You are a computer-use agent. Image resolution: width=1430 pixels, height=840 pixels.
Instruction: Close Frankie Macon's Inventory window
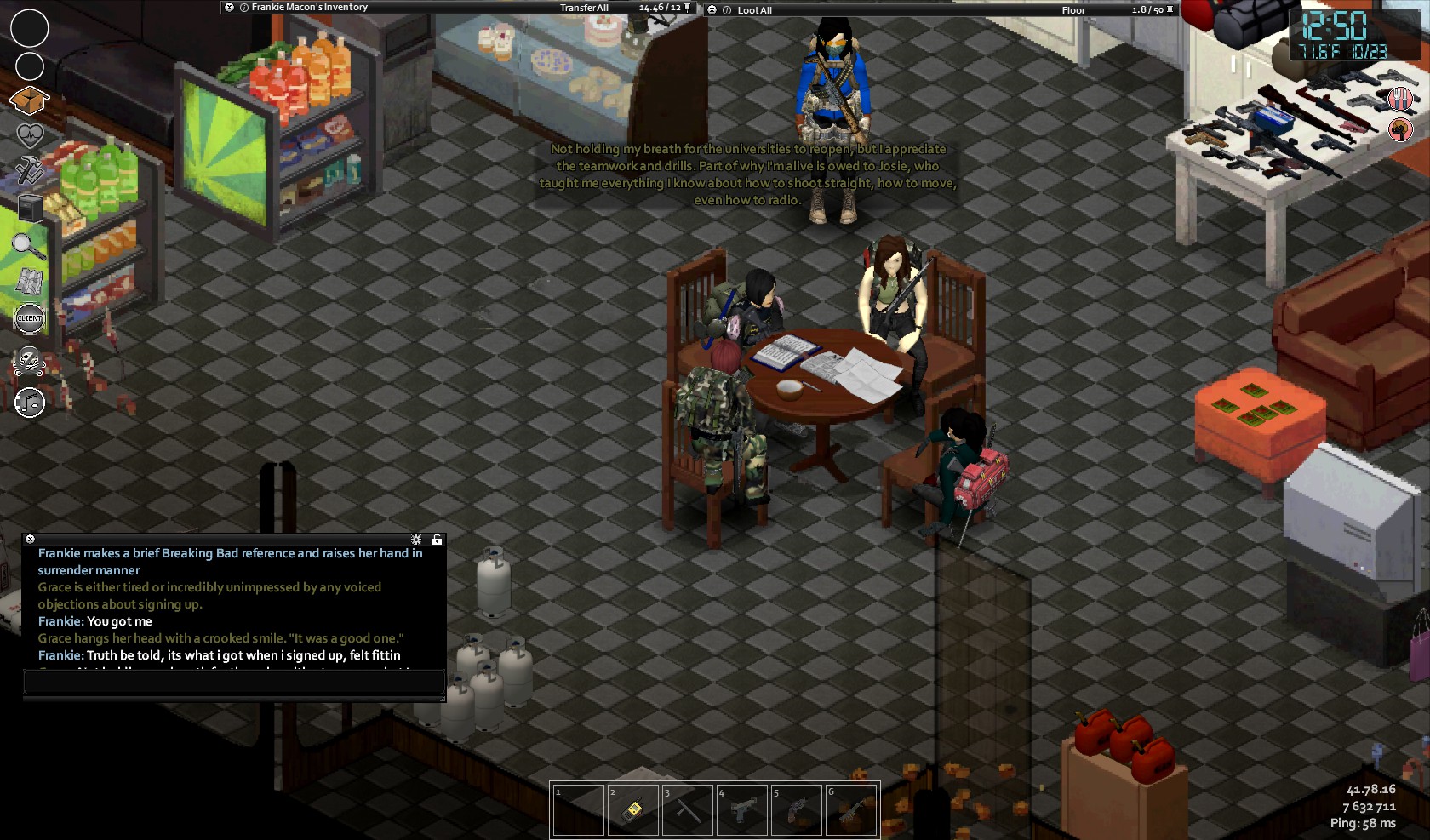[x=229, y=7]
